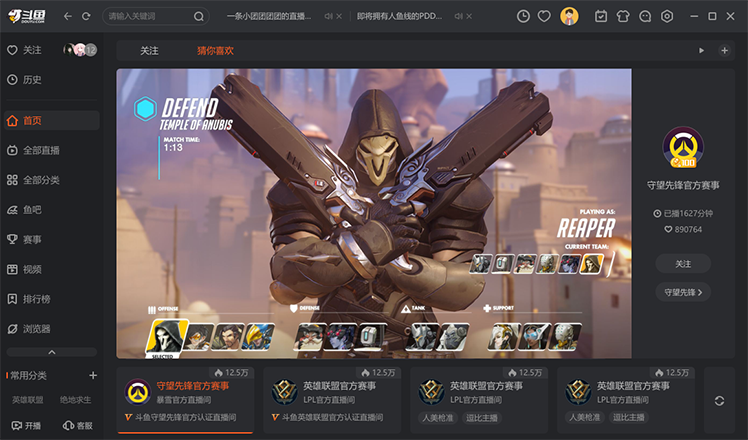Image resolution: width=748 pixels, height=440 pixels.
Task: Choose Hanzo in the Offense row
Action: [229, 337]
